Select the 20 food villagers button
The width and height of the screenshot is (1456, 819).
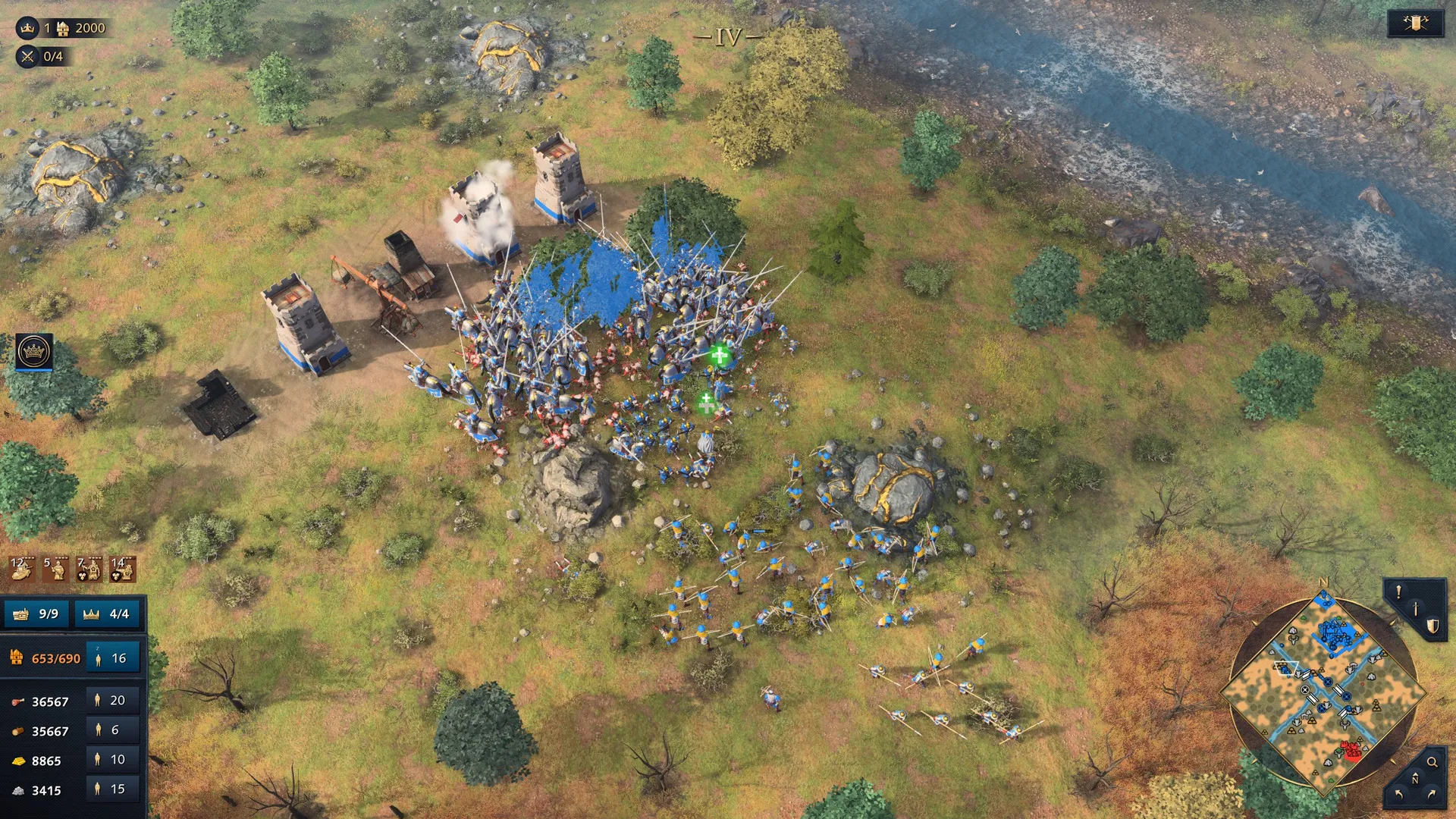111,700
